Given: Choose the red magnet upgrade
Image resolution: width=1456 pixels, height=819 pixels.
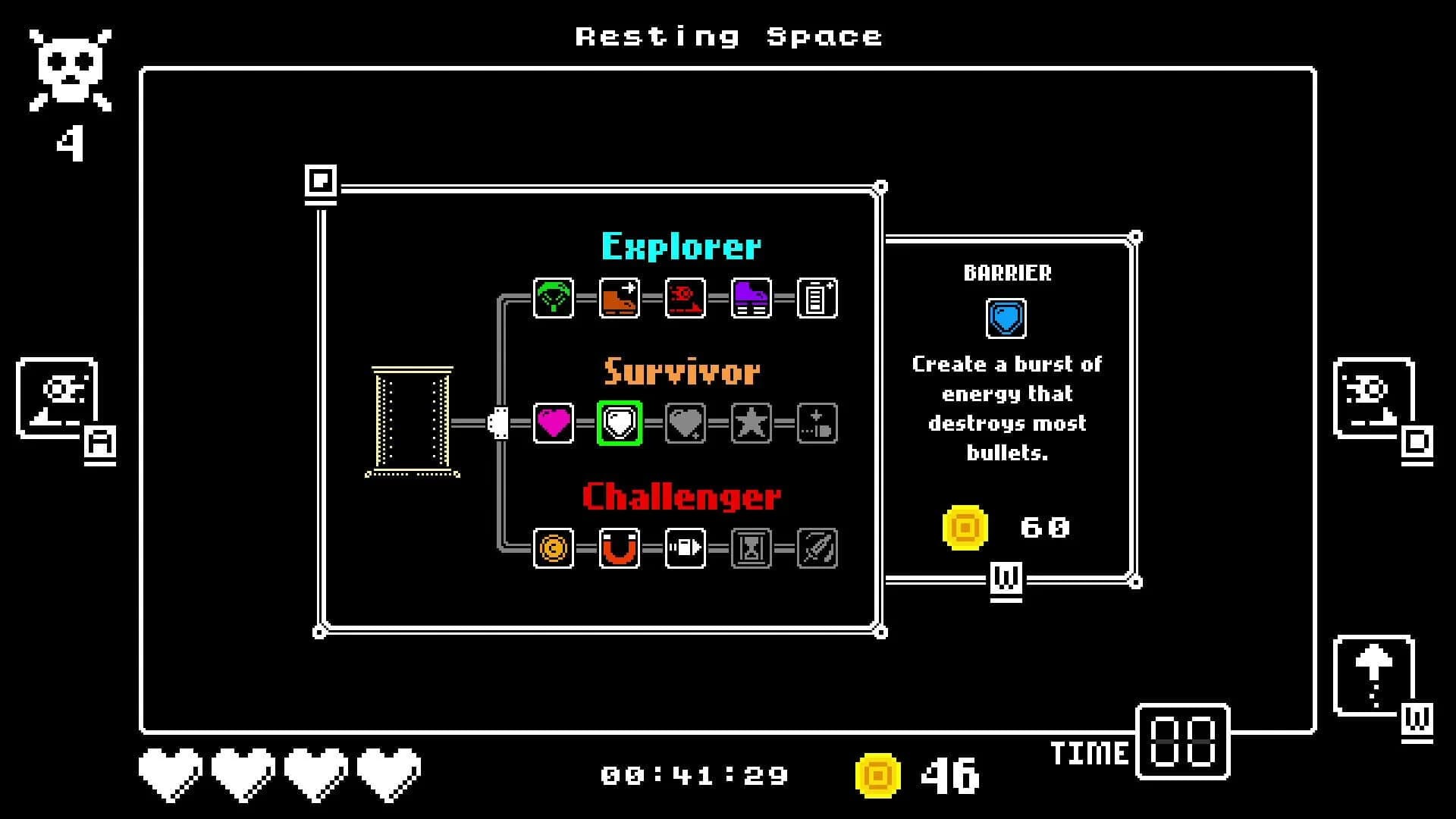Looking at the screenshot, I should (619, 550).
